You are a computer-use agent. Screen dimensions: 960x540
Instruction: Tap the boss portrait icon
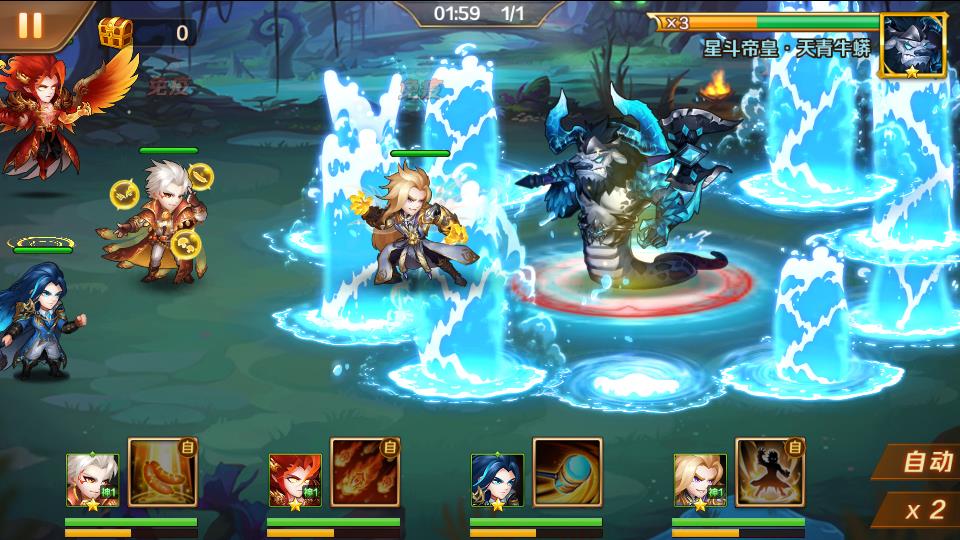pyautogui.click(x=911, y=46)
